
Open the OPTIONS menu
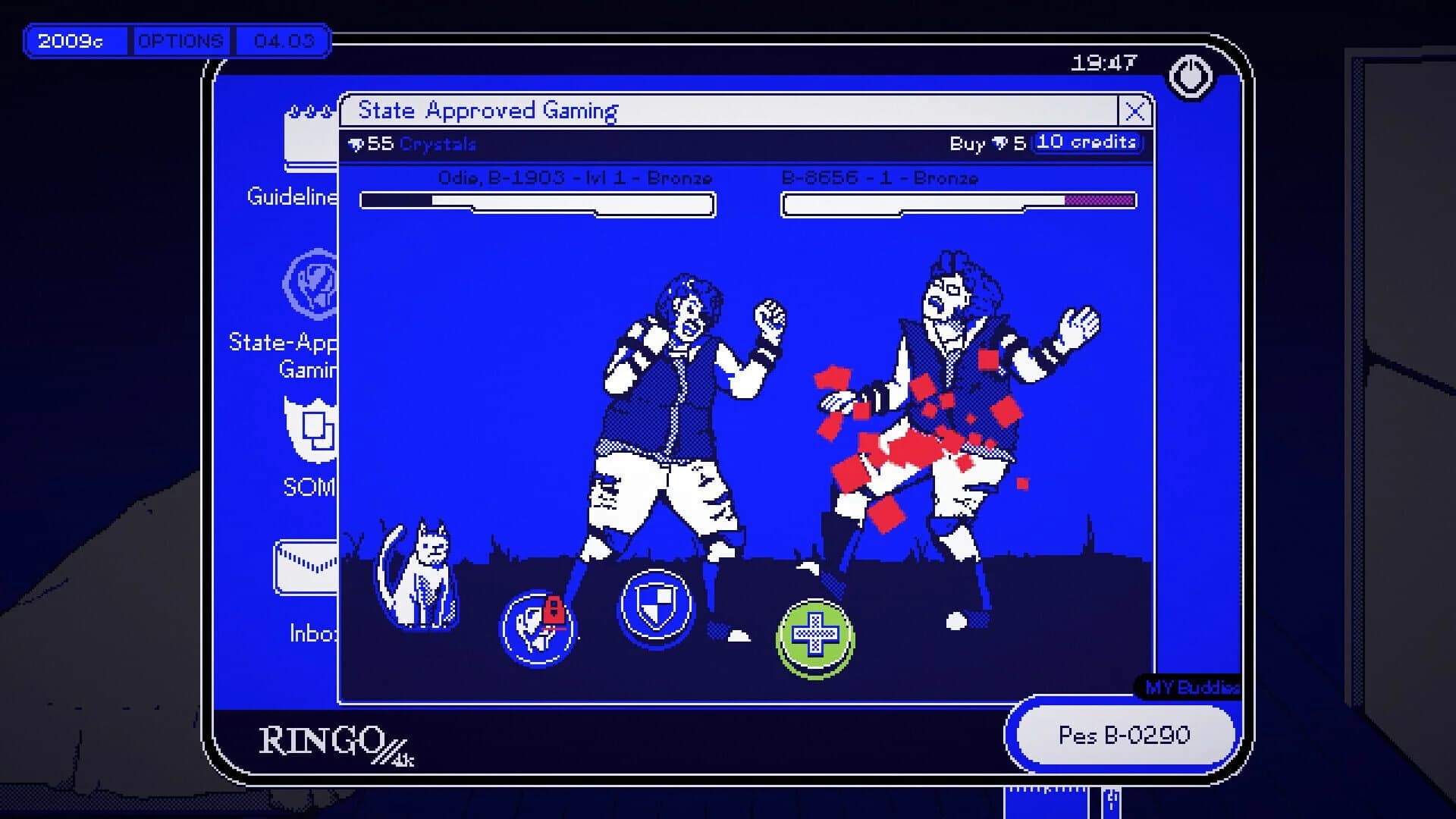pos(180,41)
